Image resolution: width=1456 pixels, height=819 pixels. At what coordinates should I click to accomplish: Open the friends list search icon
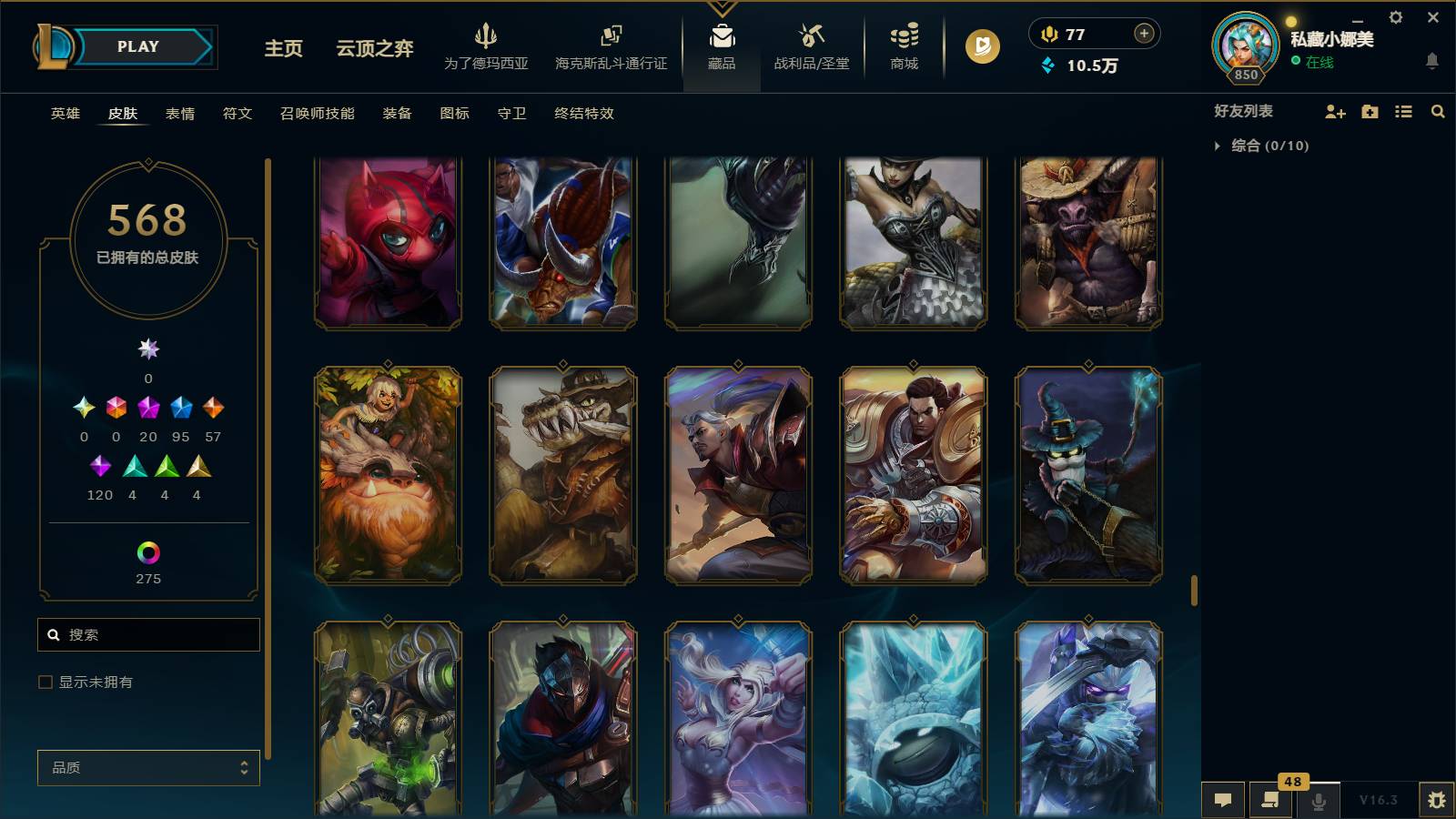point(1438,111)
